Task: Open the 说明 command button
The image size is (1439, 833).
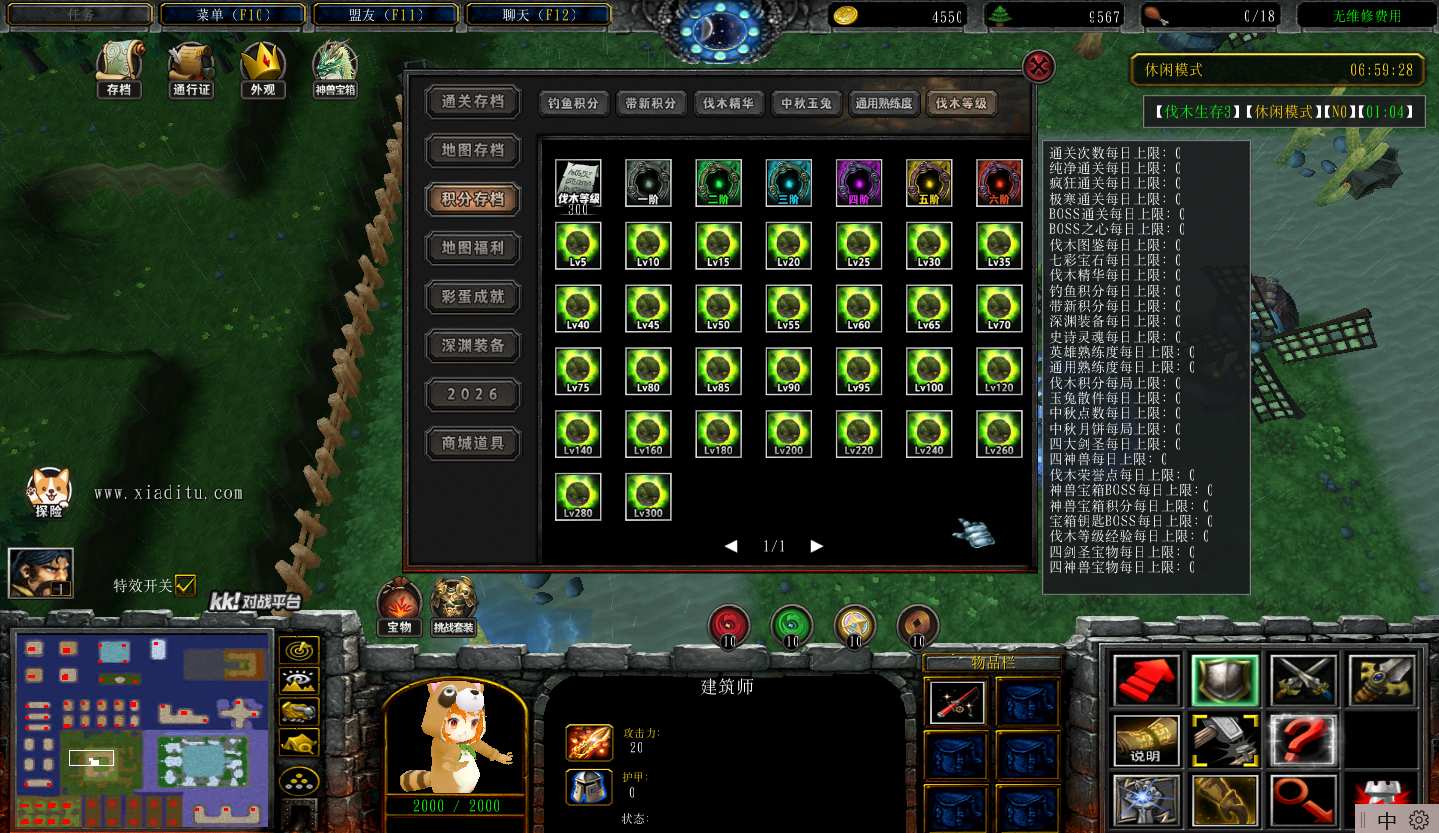Action: (x=1146, y=740)
